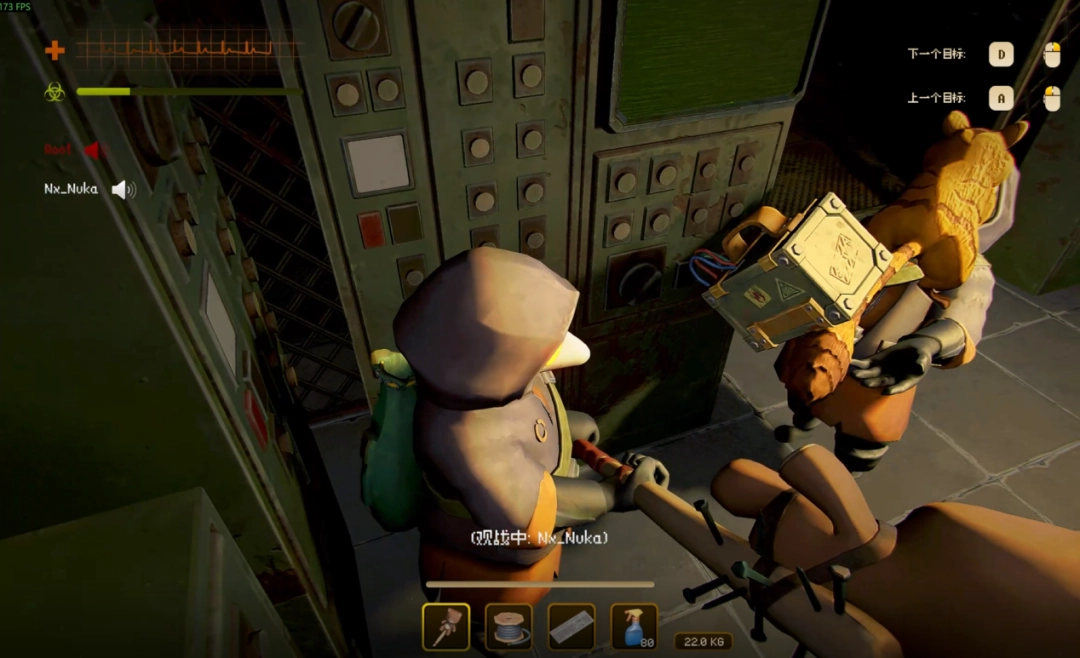
Task: Click Nx_Nuka's white speaker icon
Action: pyautogui.click(x=123, y=189)
